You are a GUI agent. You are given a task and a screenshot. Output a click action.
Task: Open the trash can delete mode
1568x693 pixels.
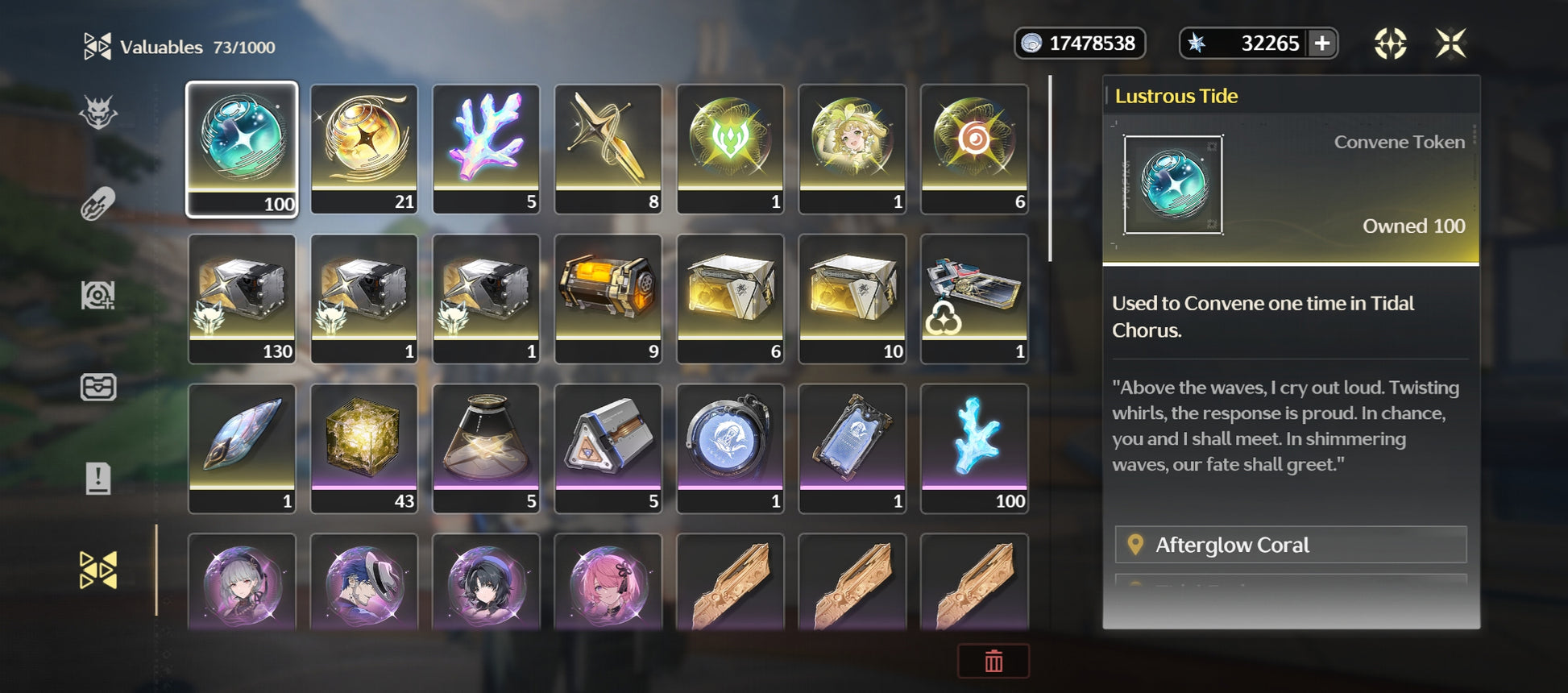(x=993, y=661)
